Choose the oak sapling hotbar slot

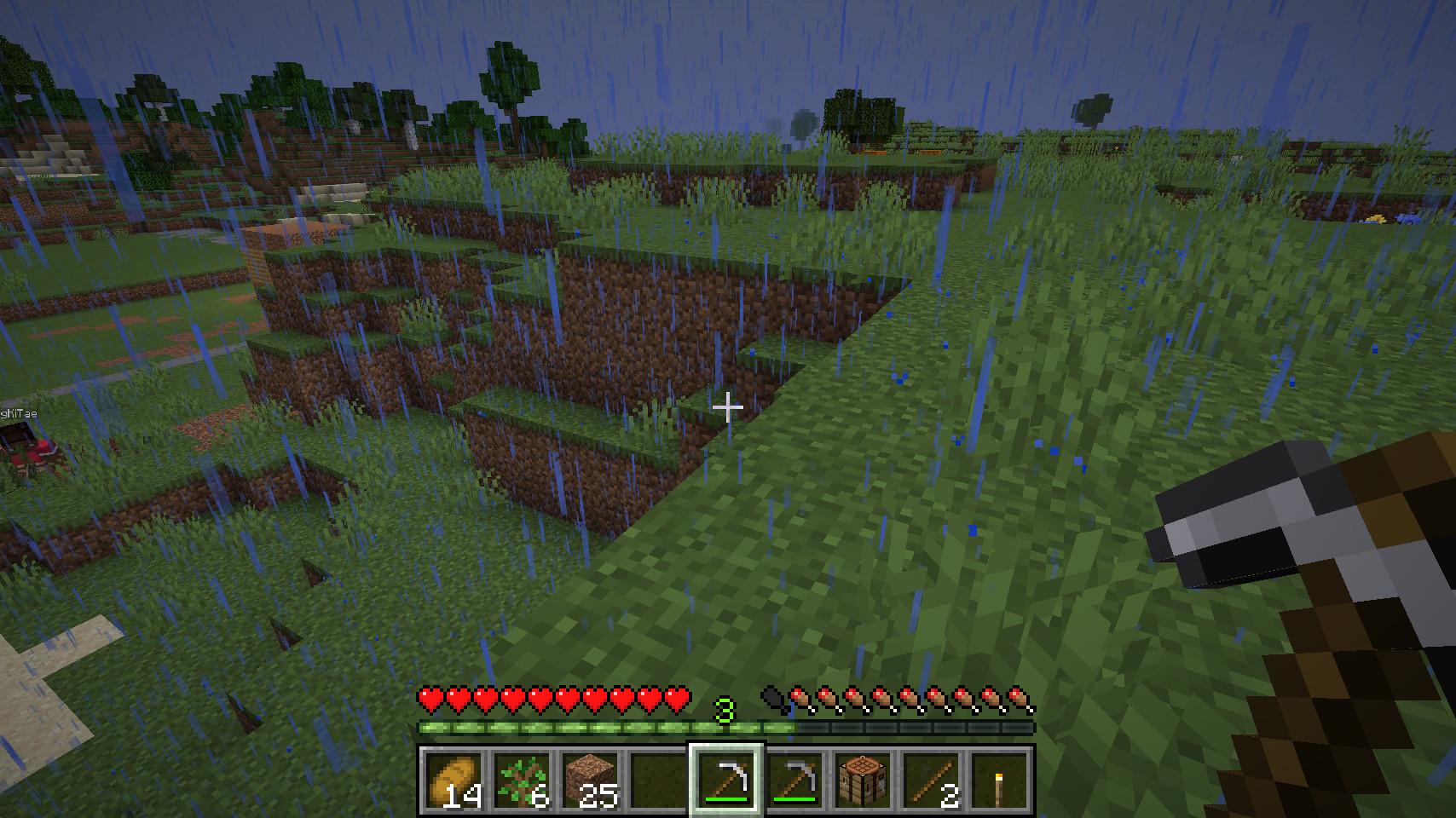point(521,781)
